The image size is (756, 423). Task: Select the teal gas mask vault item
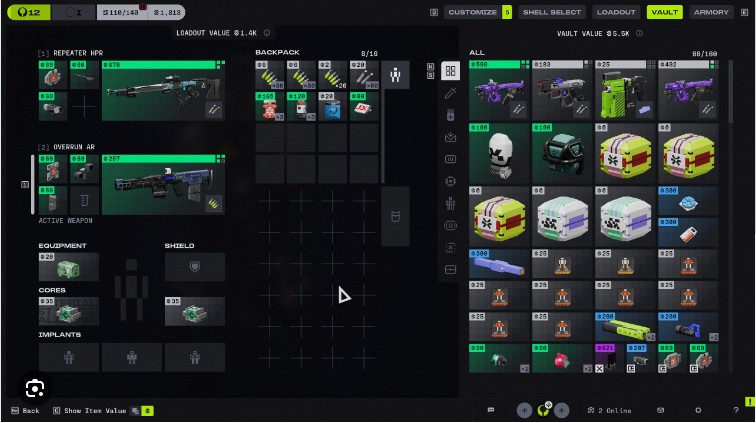tap(563, 154)
